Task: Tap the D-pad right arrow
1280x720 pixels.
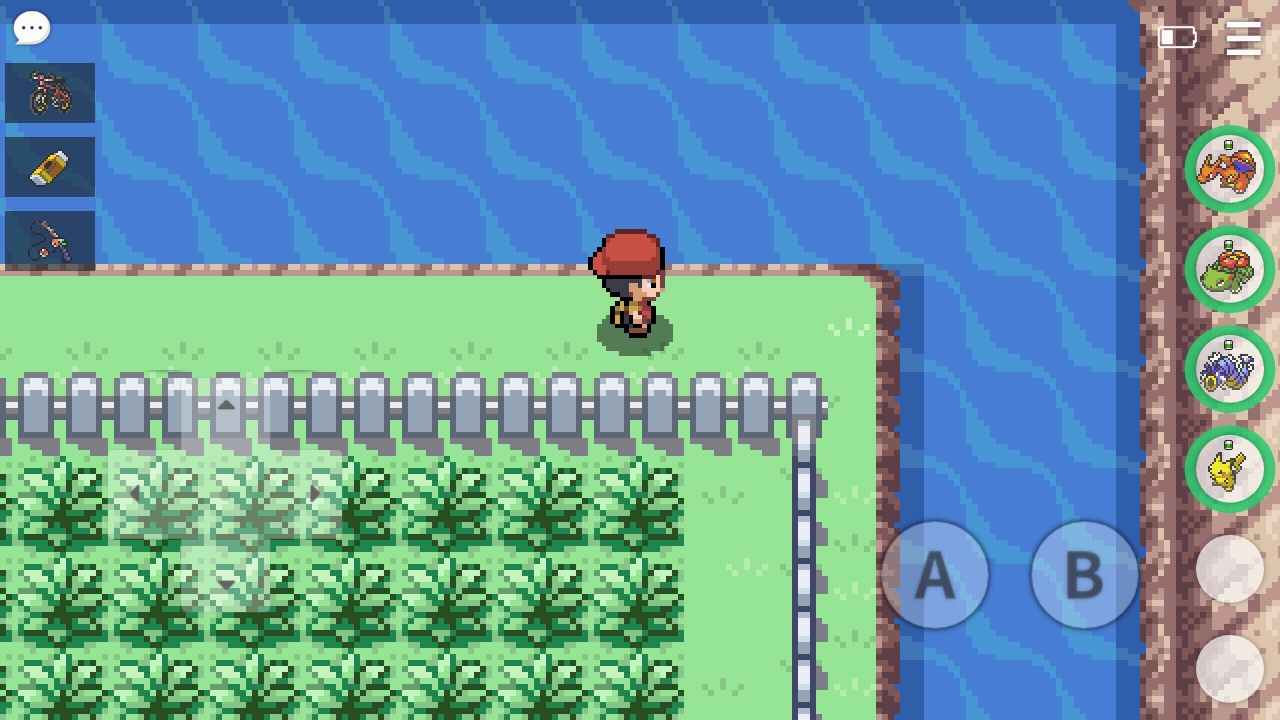Action: pyautogui.click(x=315, y=493)
